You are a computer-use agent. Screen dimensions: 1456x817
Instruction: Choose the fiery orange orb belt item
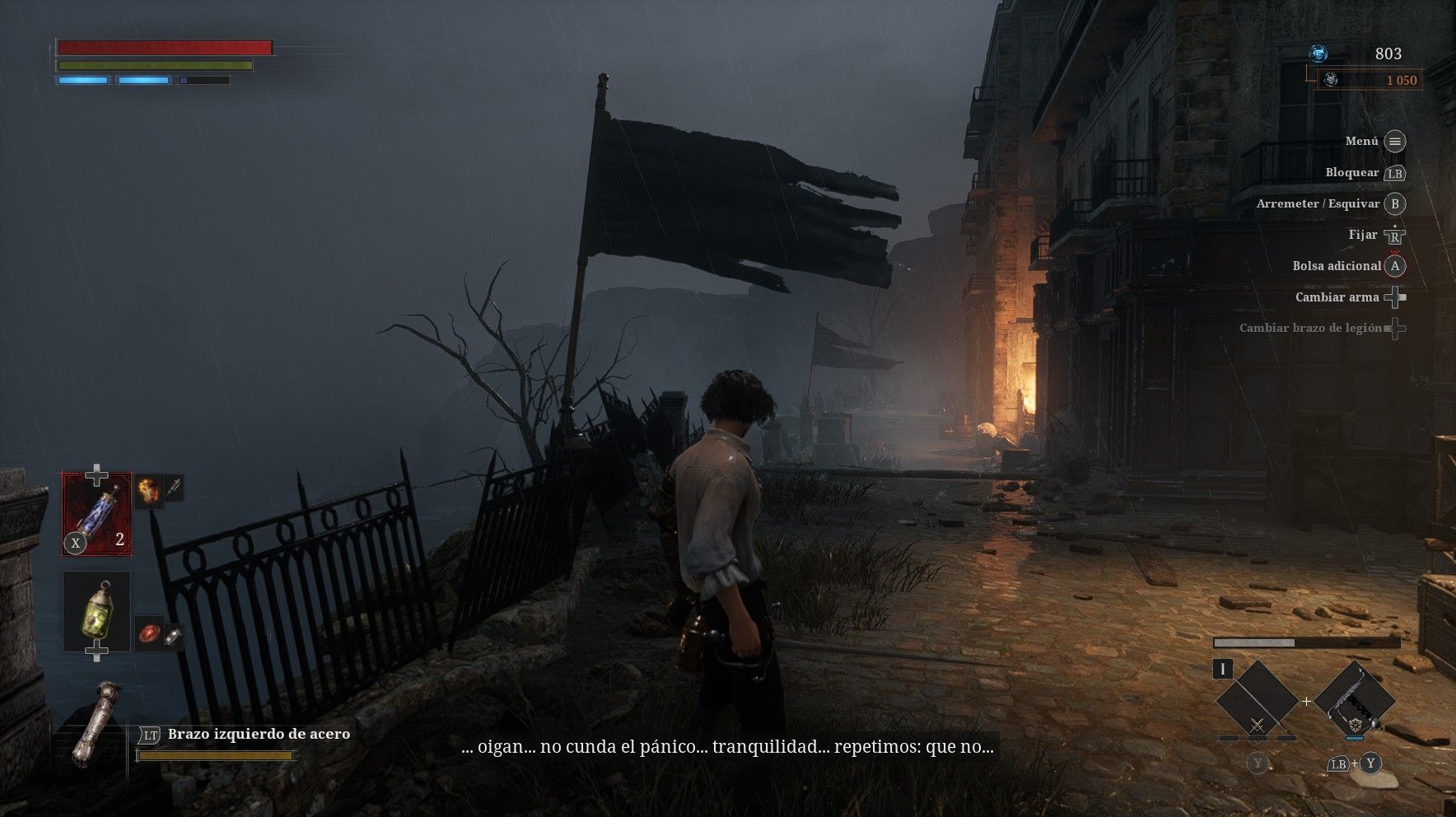pyautogui.click(x=147, y=491)
